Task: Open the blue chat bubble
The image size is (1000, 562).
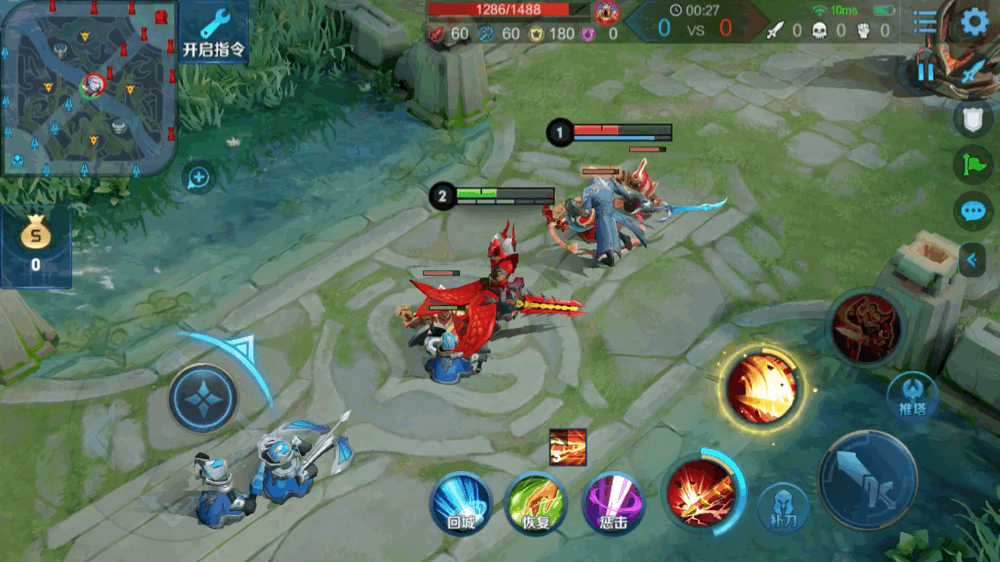Action: pos(973,211)
